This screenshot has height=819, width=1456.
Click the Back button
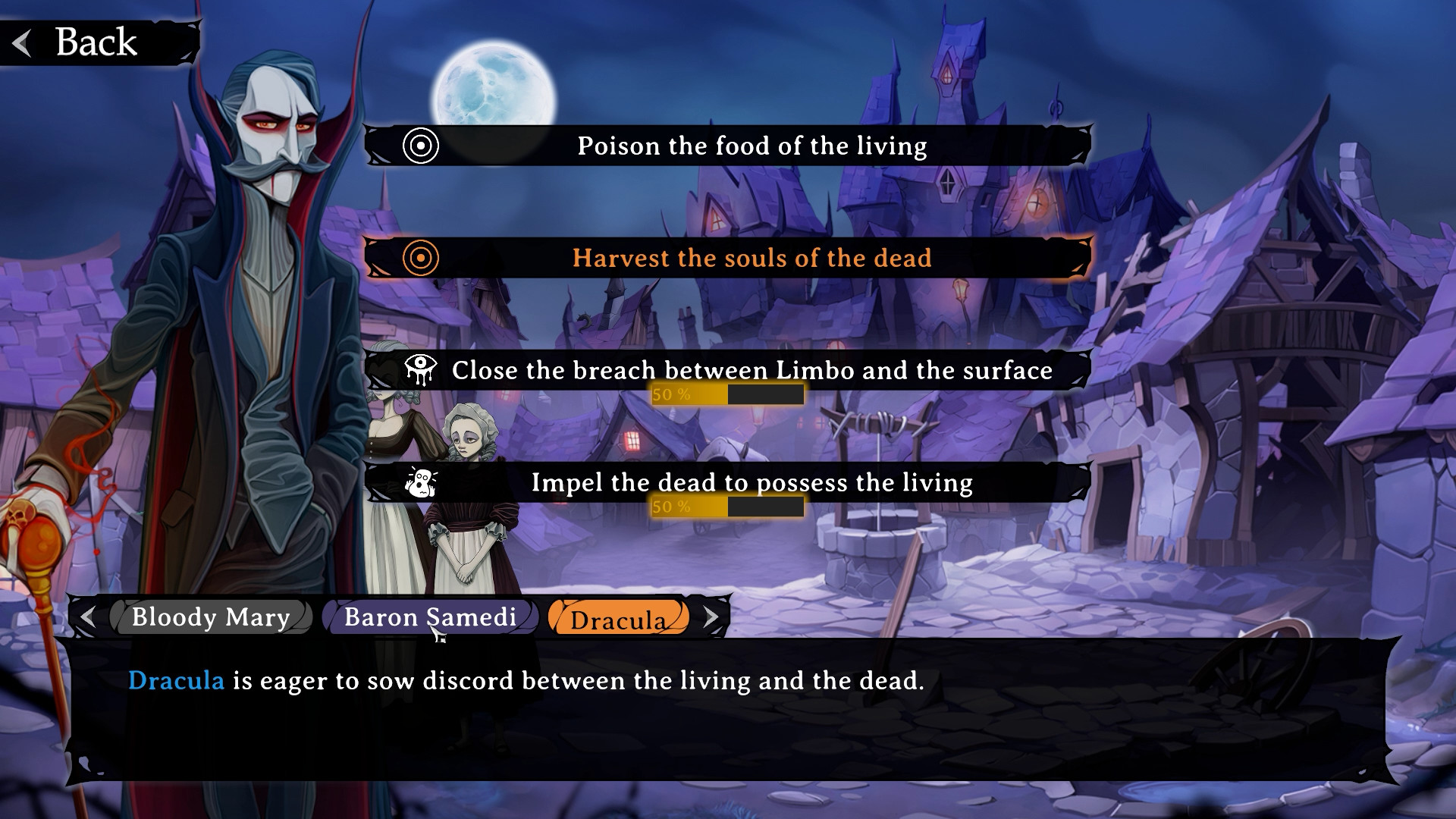click(x=91, y=42)
